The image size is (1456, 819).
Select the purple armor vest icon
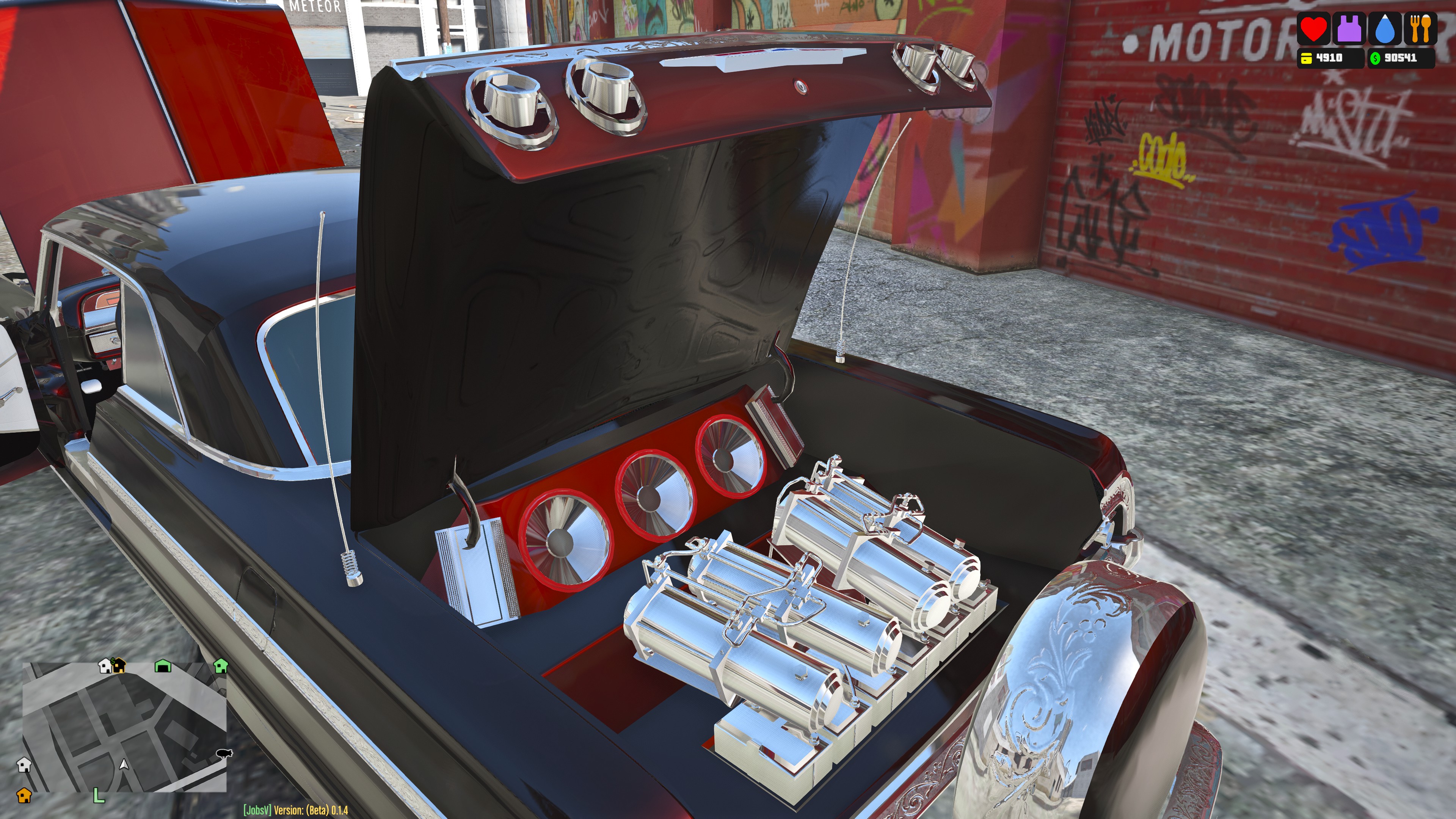tap(1350, 29)
